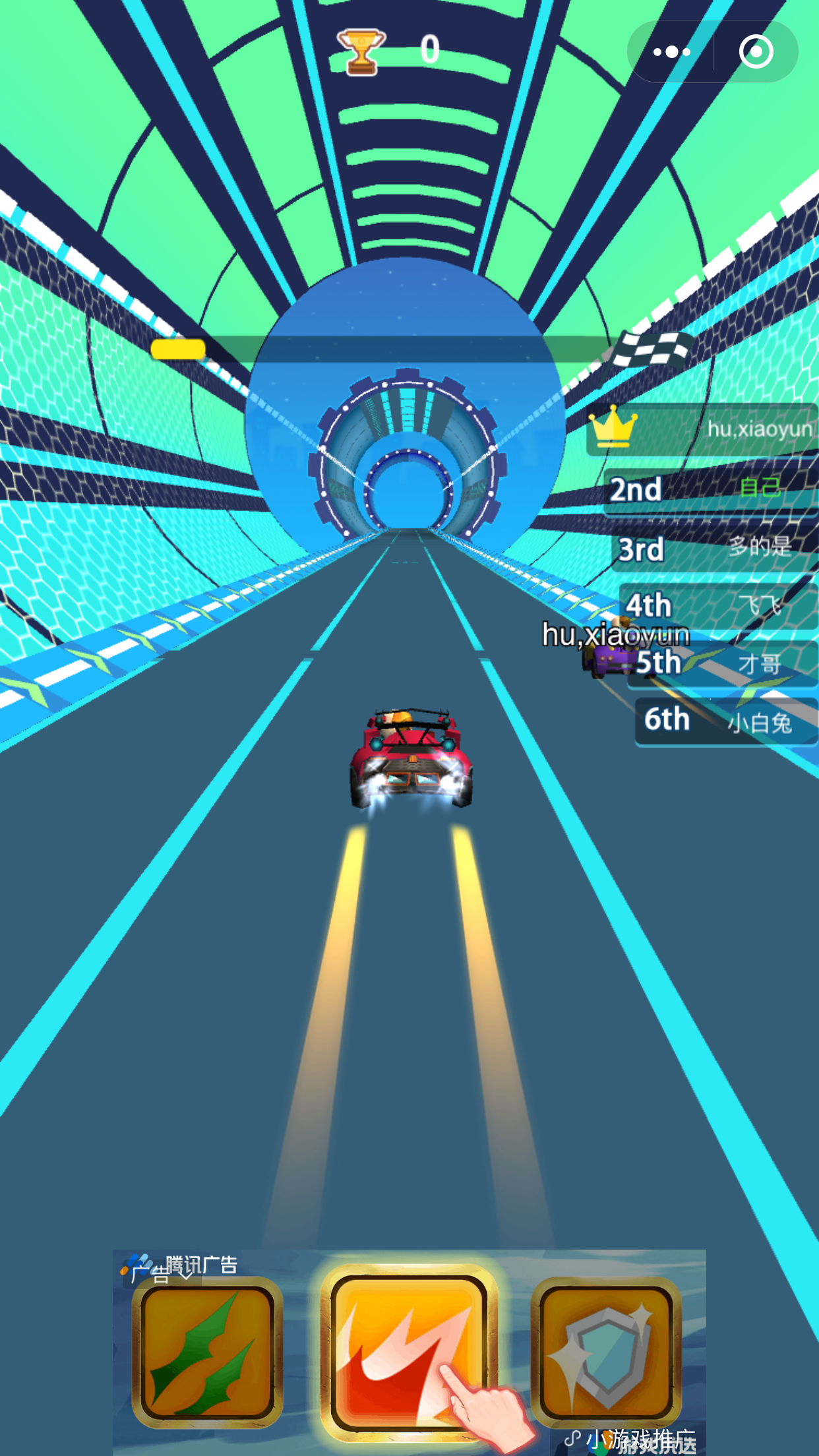Open the 小游戏推广 promotion link
The width and height of the screenshot is (819, 1456).
[x=633, y=1440]
